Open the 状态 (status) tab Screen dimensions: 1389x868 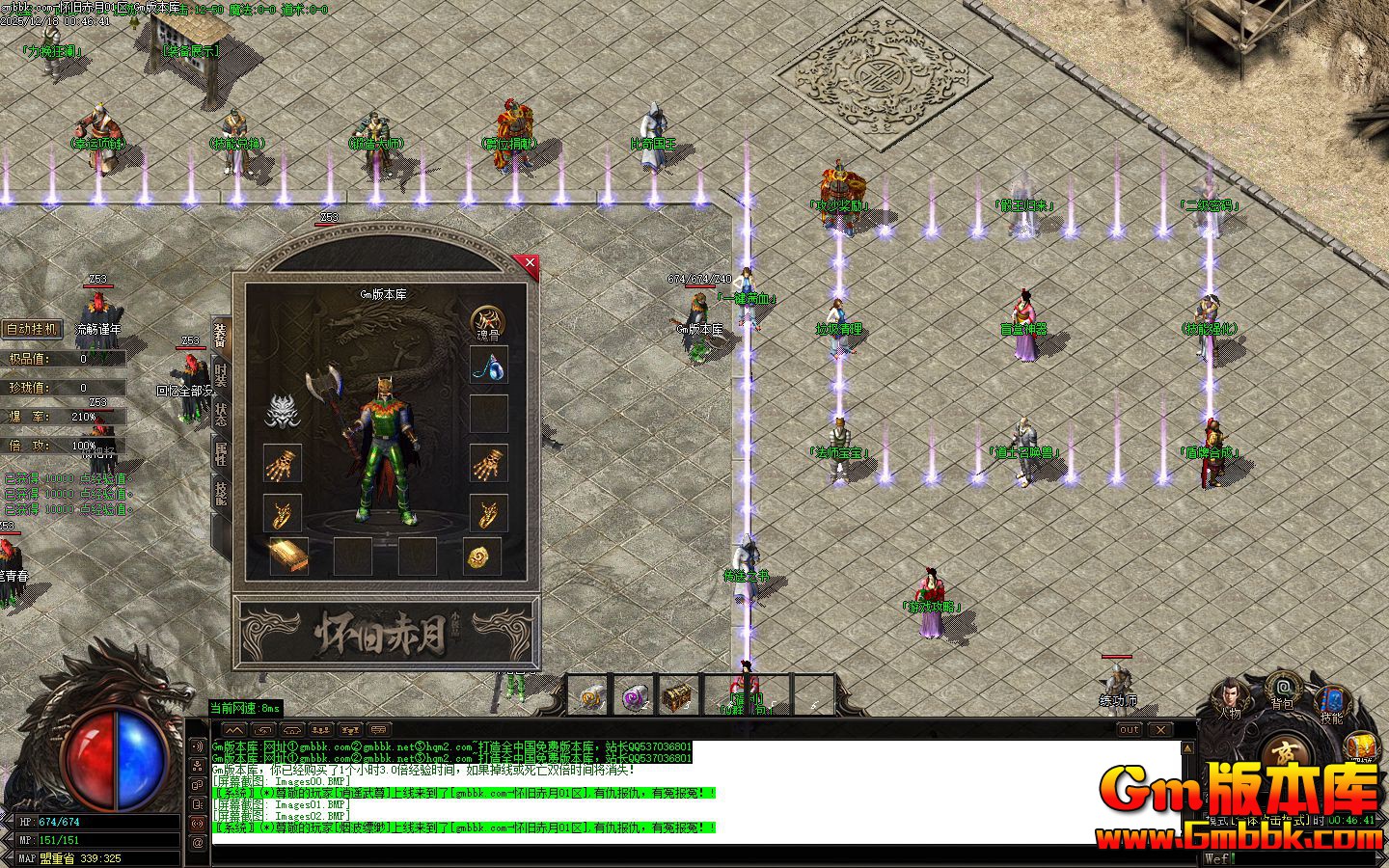click(x=221, y=415)
